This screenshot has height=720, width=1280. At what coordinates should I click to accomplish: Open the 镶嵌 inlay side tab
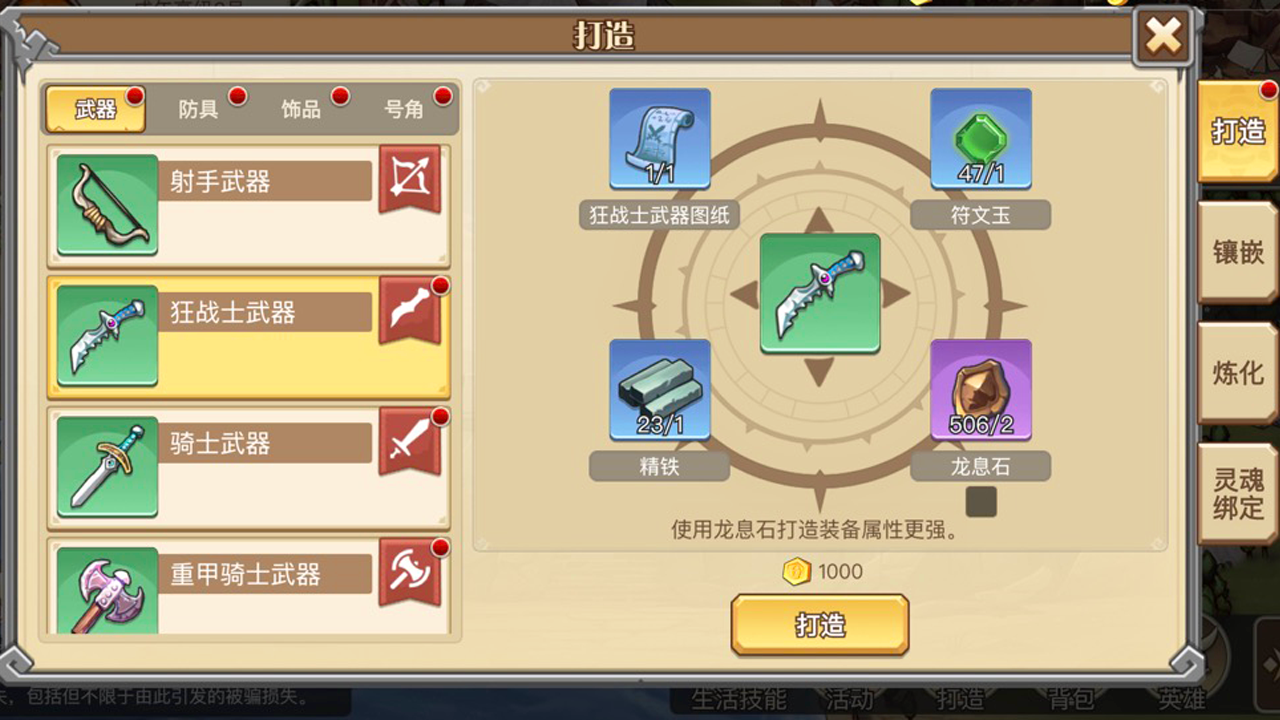pyautogui.click(x=1238, y=252)
